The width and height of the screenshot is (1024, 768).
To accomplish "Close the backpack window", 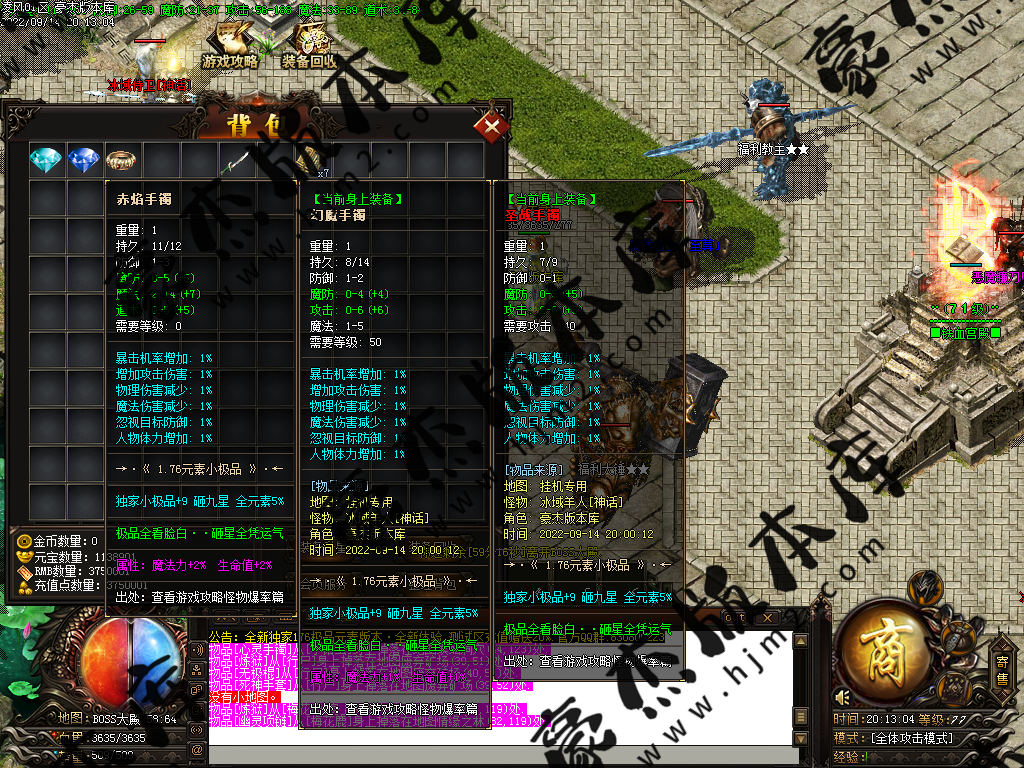I will (x=492, y=127).
